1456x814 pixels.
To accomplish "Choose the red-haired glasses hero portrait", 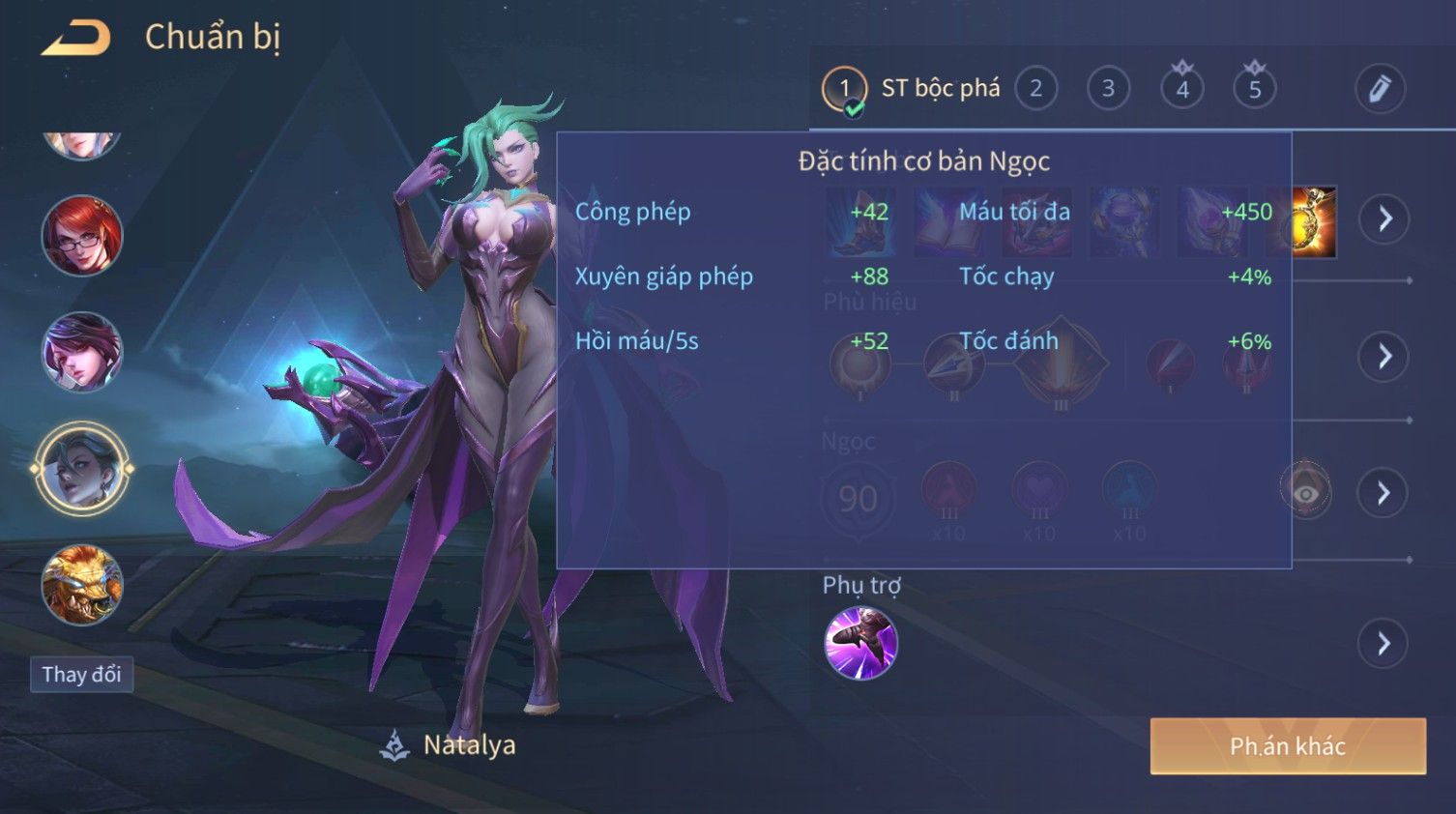I will [82, 235].
